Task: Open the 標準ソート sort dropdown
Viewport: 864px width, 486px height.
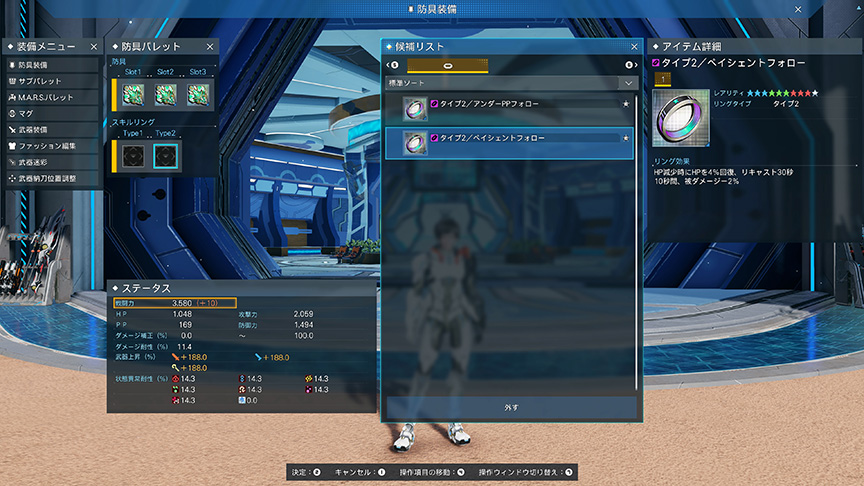Action: point(511,84)
